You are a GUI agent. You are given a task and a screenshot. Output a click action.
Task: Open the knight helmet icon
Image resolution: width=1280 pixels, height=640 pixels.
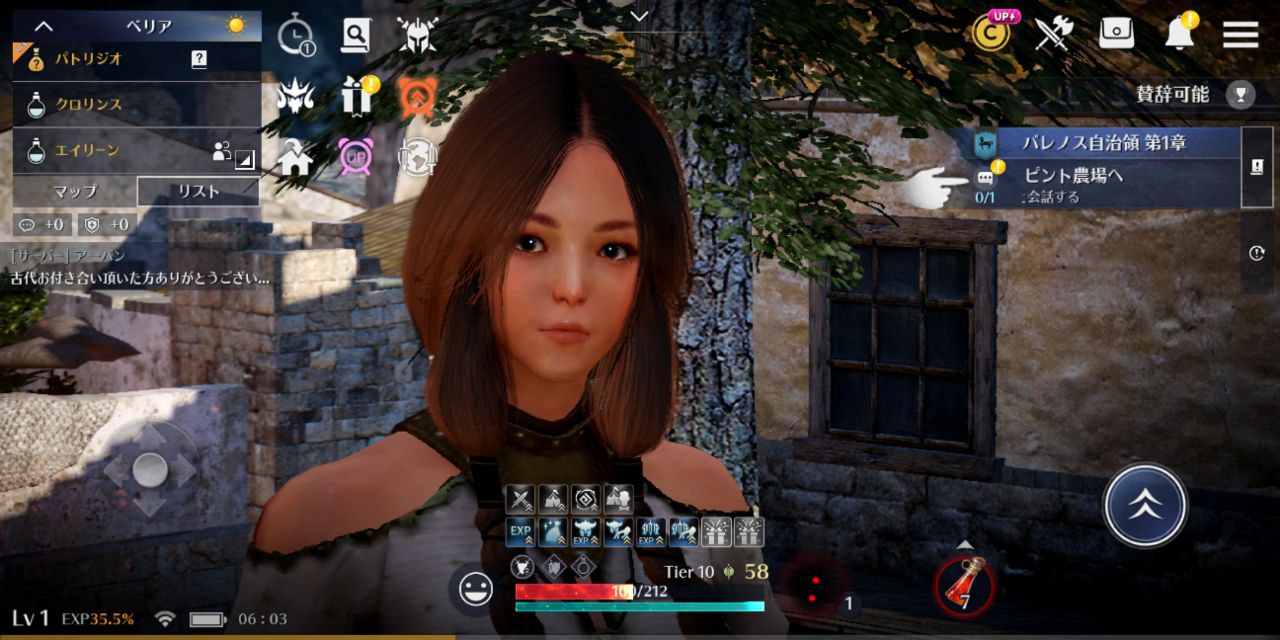[417, 35]
